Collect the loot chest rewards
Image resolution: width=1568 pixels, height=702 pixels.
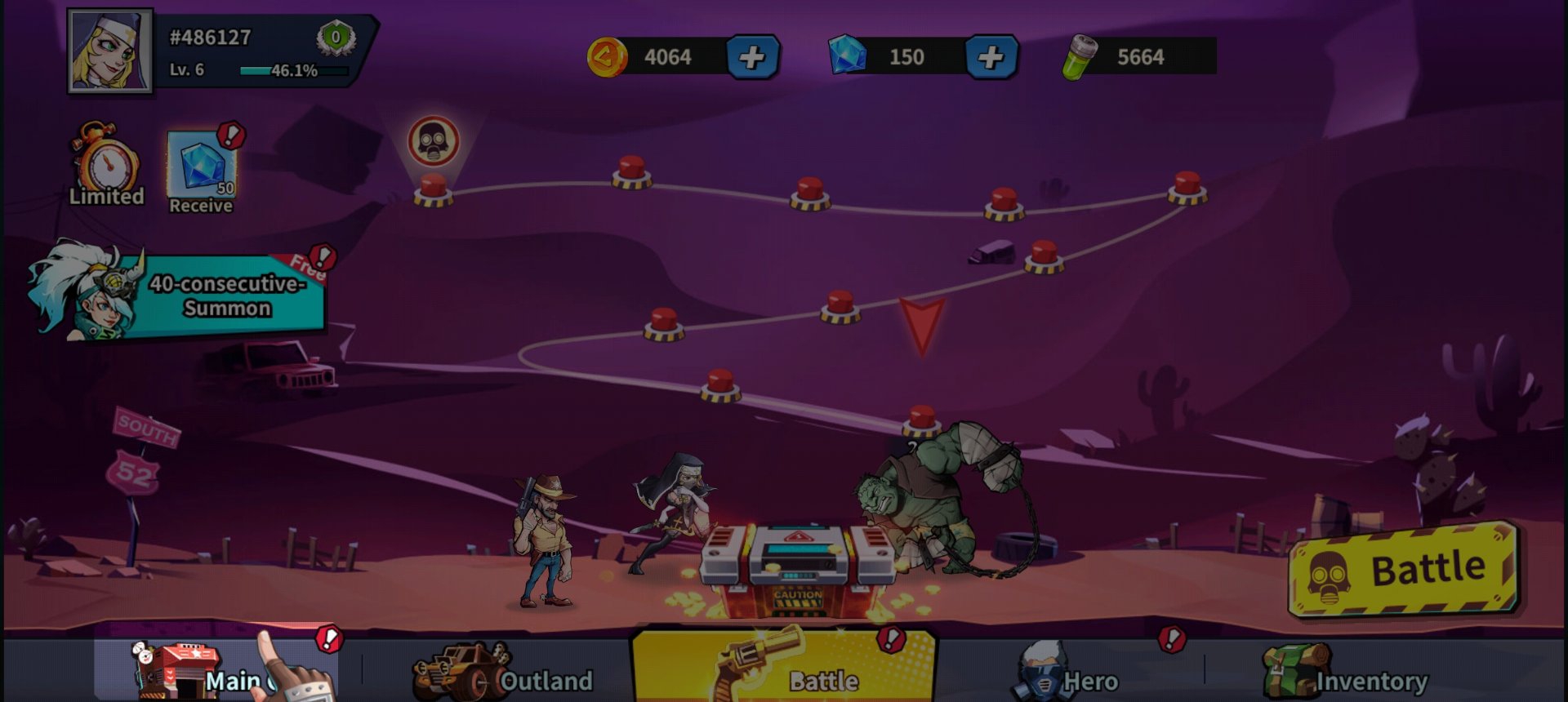796,567
